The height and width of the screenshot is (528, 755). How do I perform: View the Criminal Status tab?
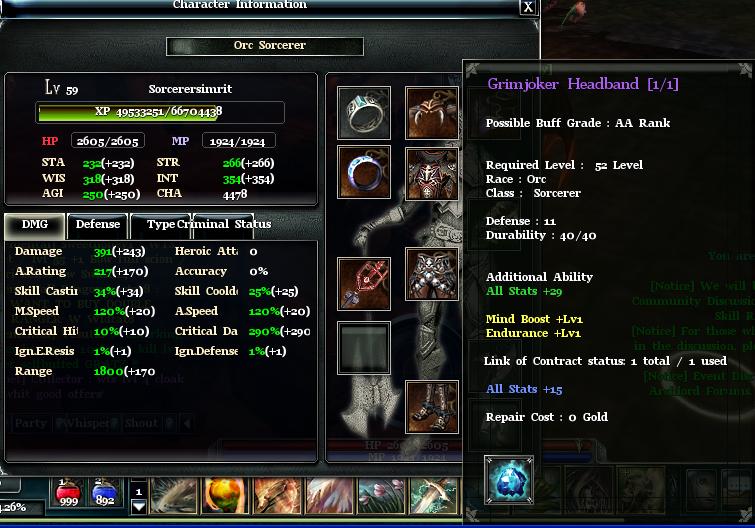point(223,225)
